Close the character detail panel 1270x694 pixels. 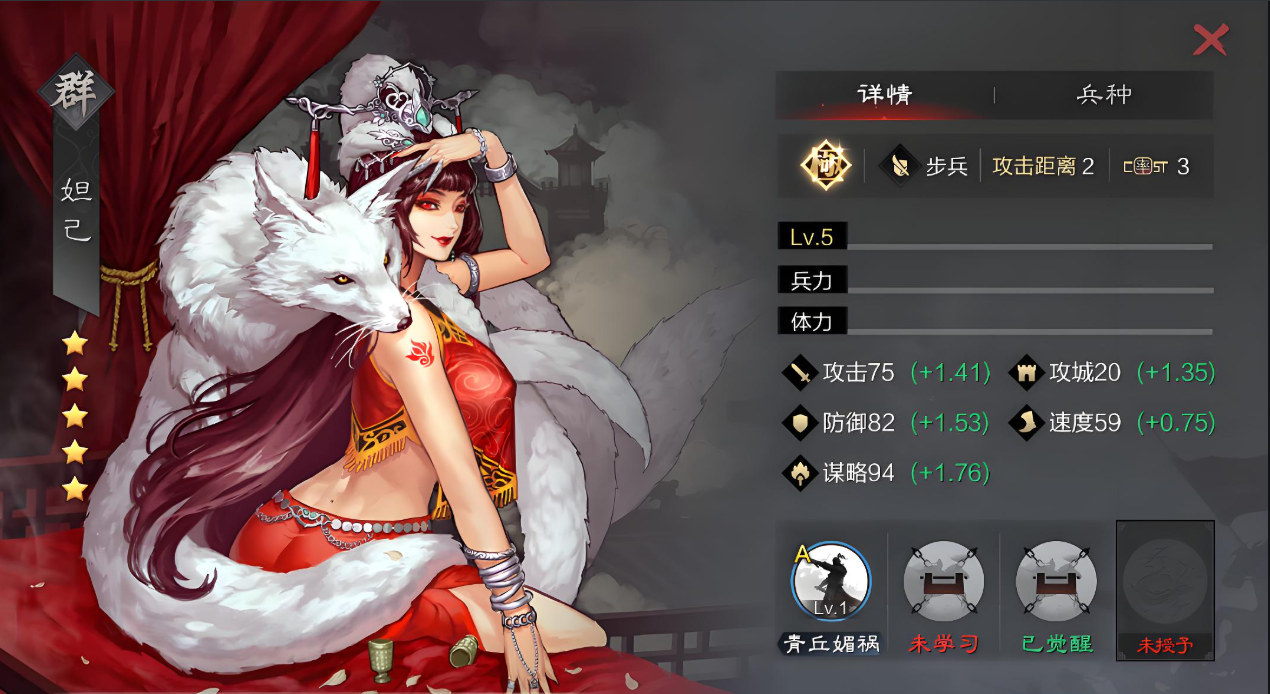click(1210, 40)
